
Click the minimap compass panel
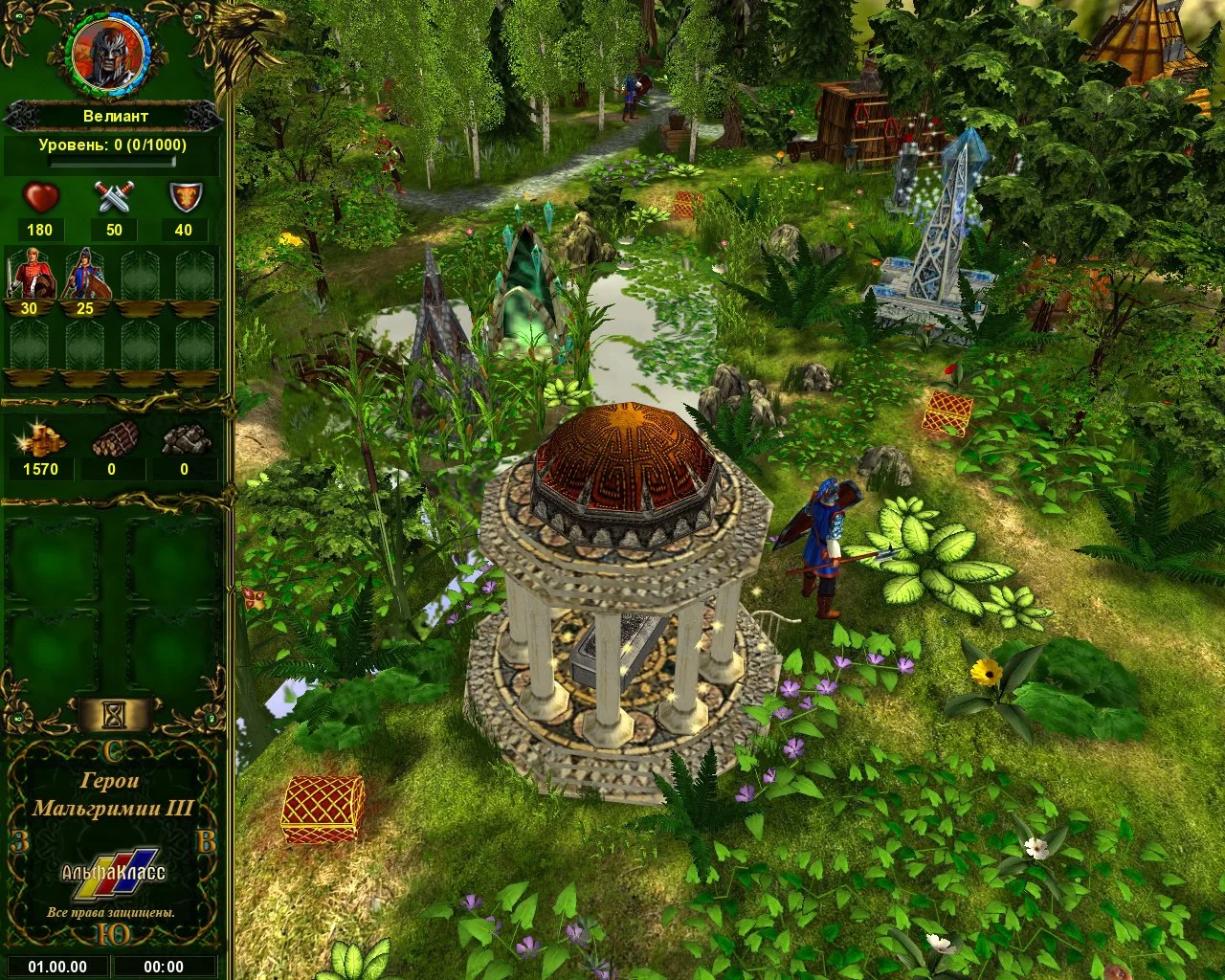(x=113, y=842)
